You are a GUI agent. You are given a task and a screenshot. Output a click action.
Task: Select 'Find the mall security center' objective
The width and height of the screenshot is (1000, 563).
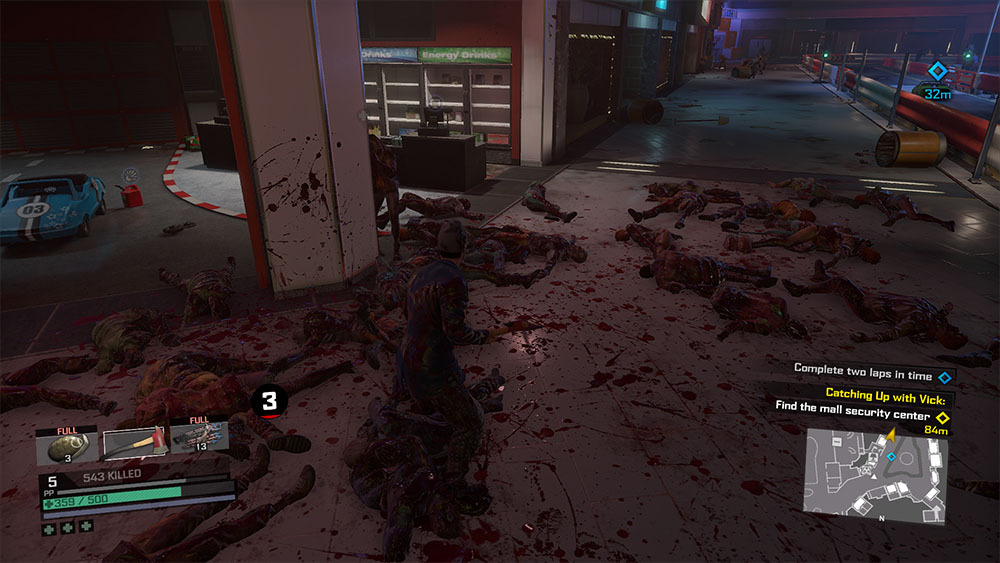pyautogui.click(x=853, y=415)
